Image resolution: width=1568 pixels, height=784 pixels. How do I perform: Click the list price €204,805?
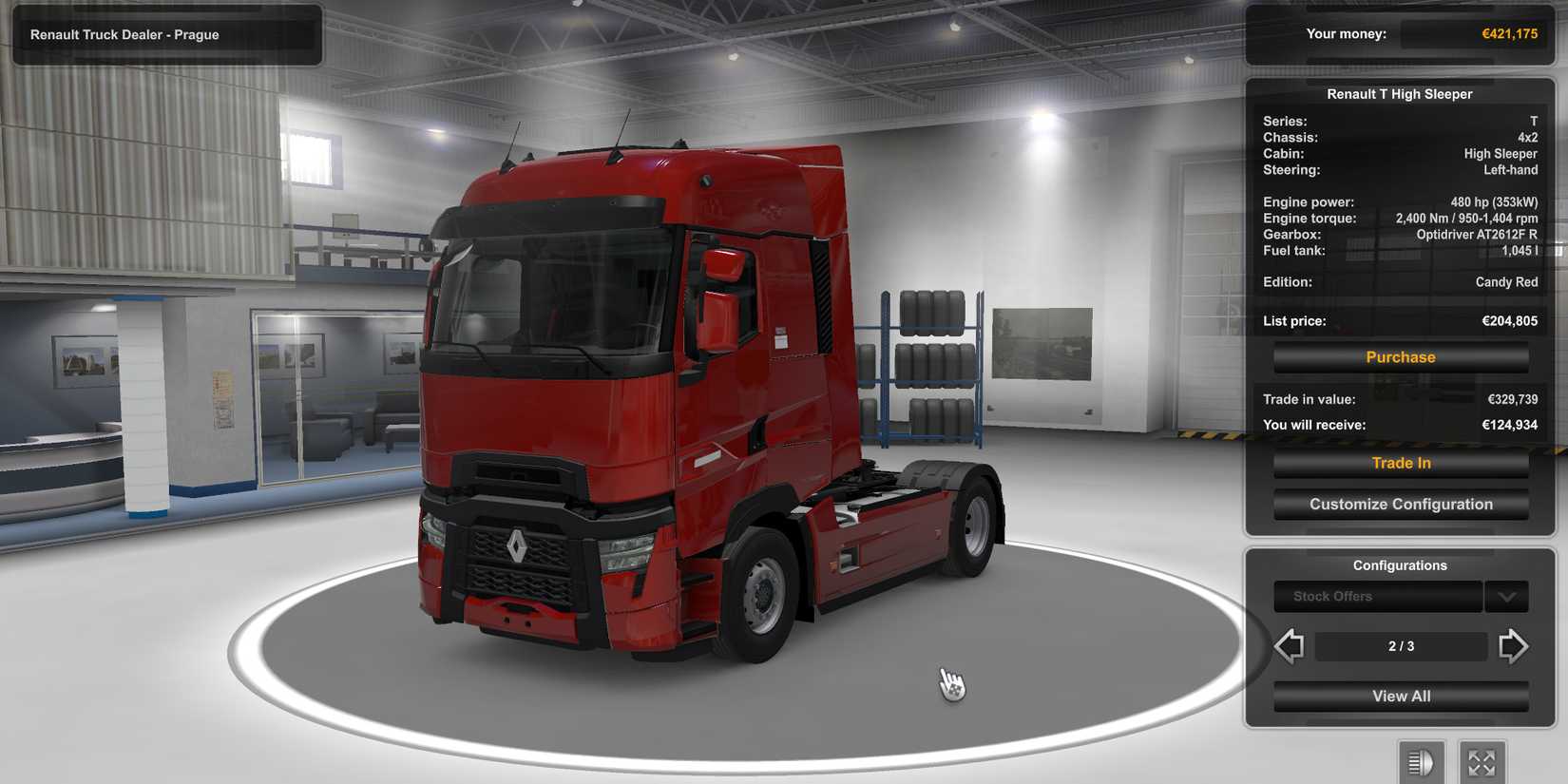coord(1510,320)
